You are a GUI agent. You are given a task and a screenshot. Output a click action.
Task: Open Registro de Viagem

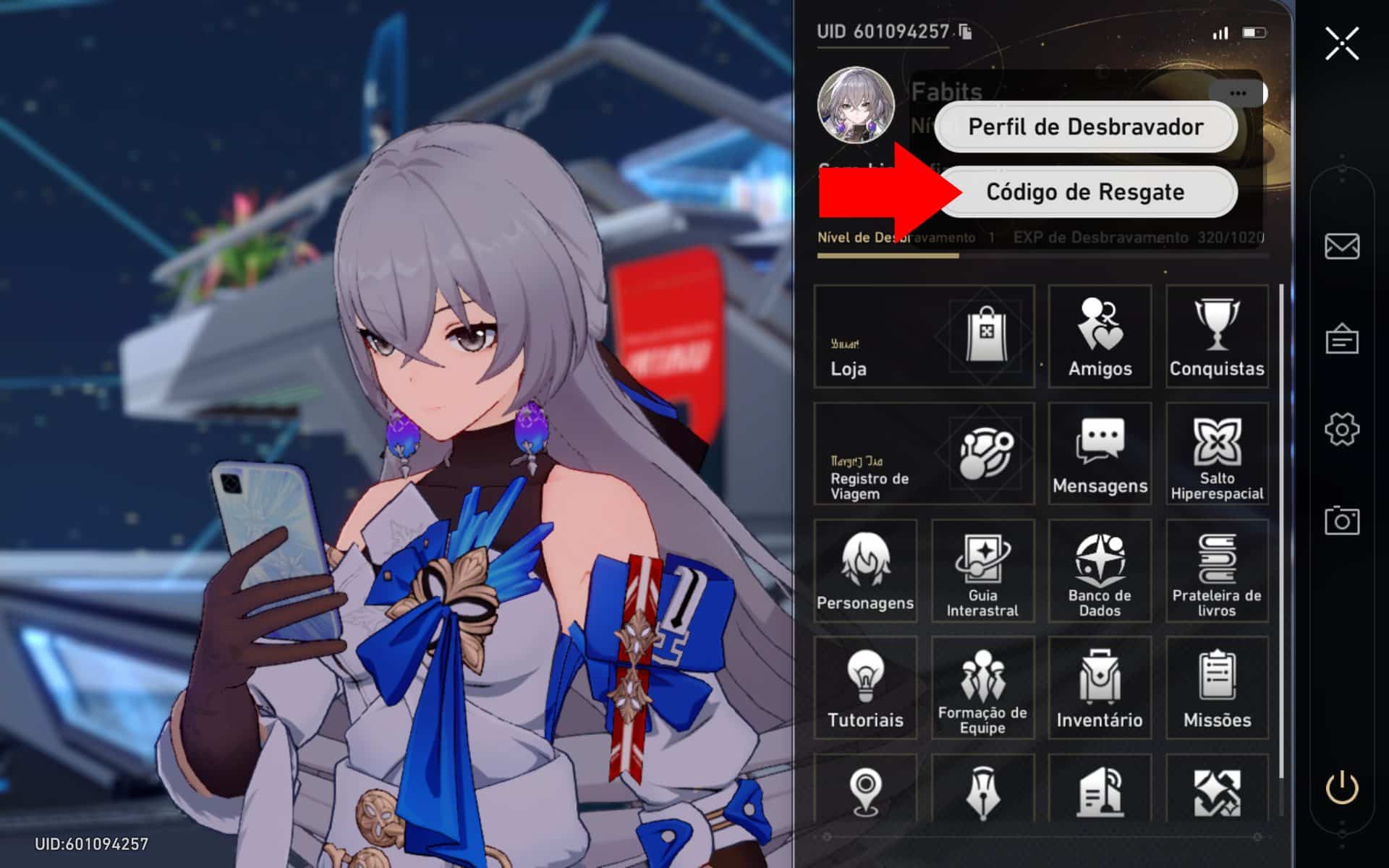point(922,454)
